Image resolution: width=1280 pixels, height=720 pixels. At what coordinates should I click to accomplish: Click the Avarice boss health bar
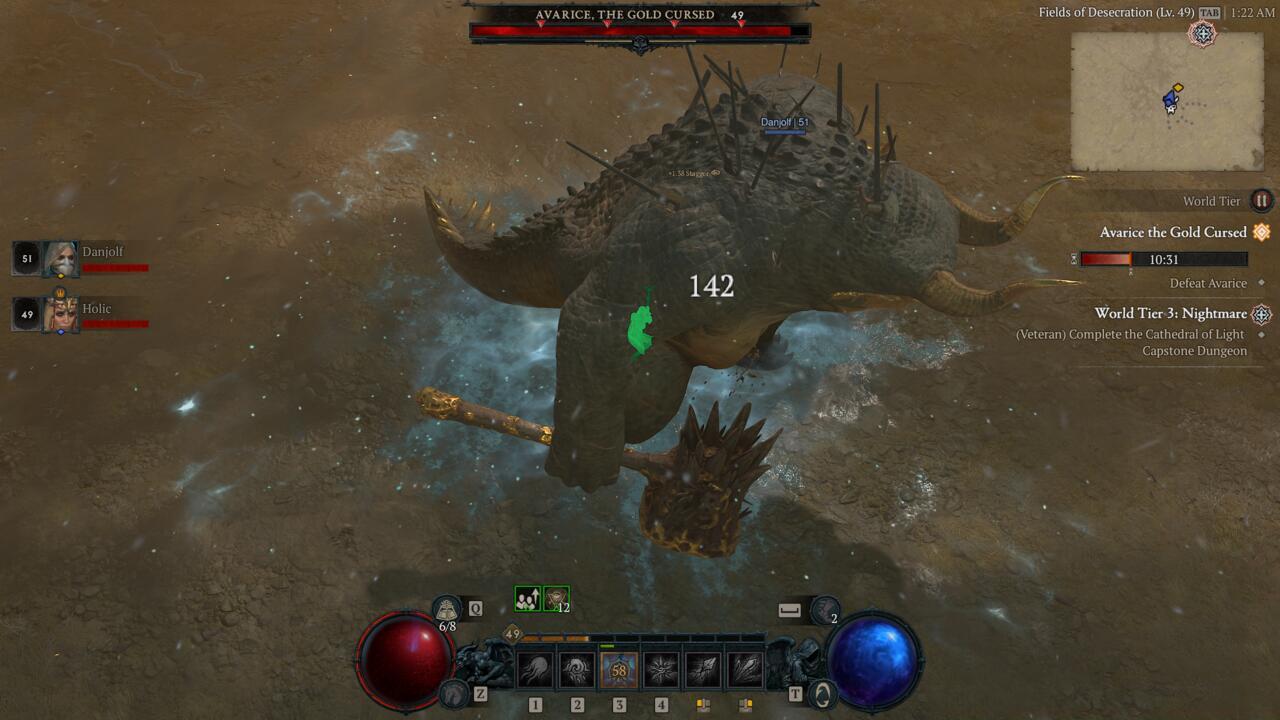tap(640, 31)
